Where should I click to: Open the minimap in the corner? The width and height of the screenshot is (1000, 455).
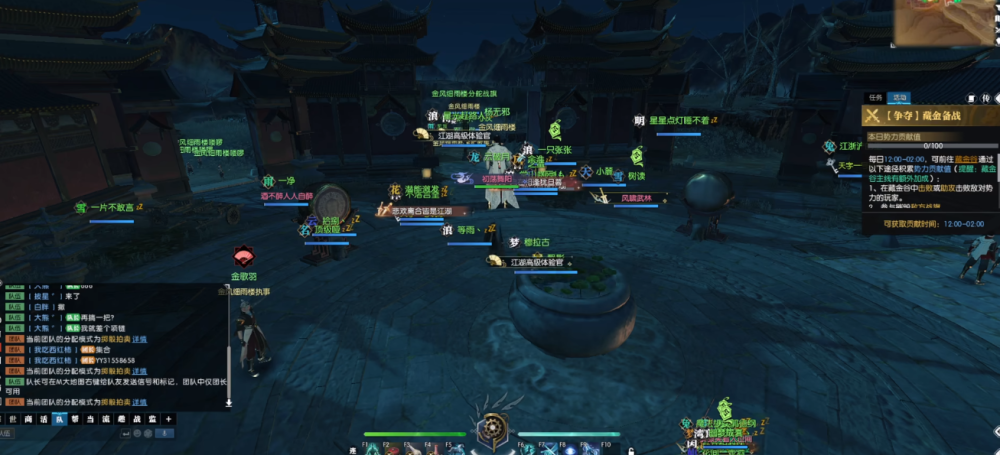(x=945, y=22)
